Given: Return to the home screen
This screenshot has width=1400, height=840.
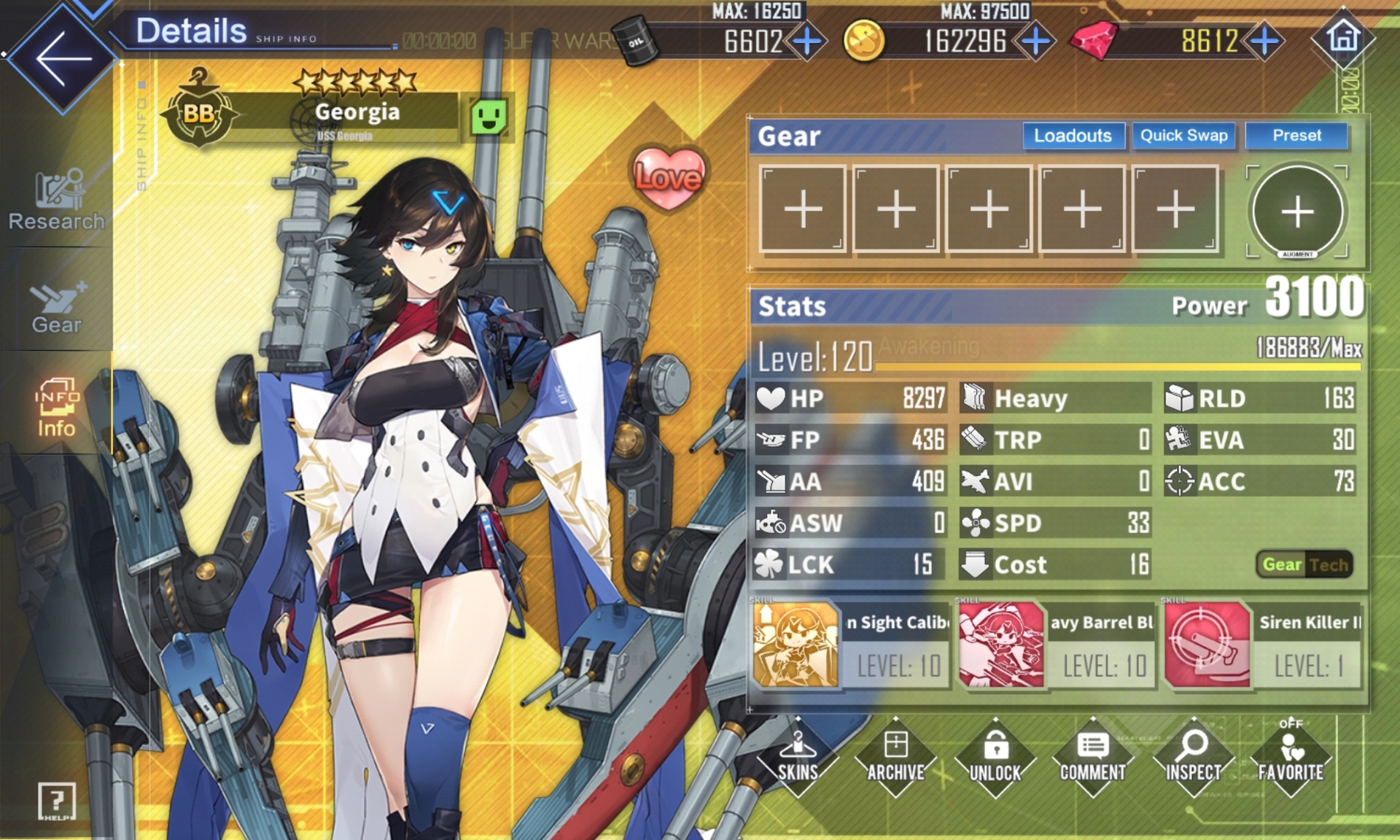Looking at the screenshot, I should 1343,37.
